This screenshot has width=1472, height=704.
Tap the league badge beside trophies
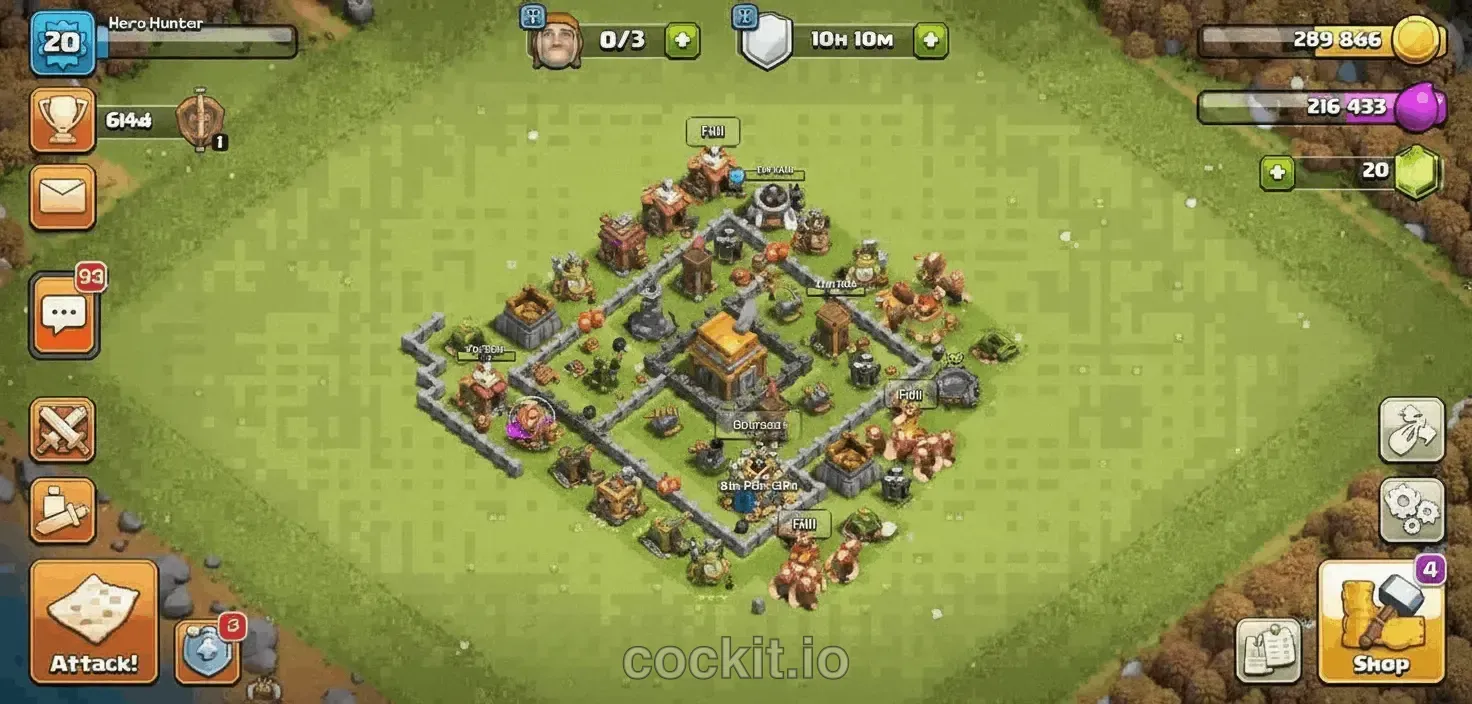tap(199, 121)
